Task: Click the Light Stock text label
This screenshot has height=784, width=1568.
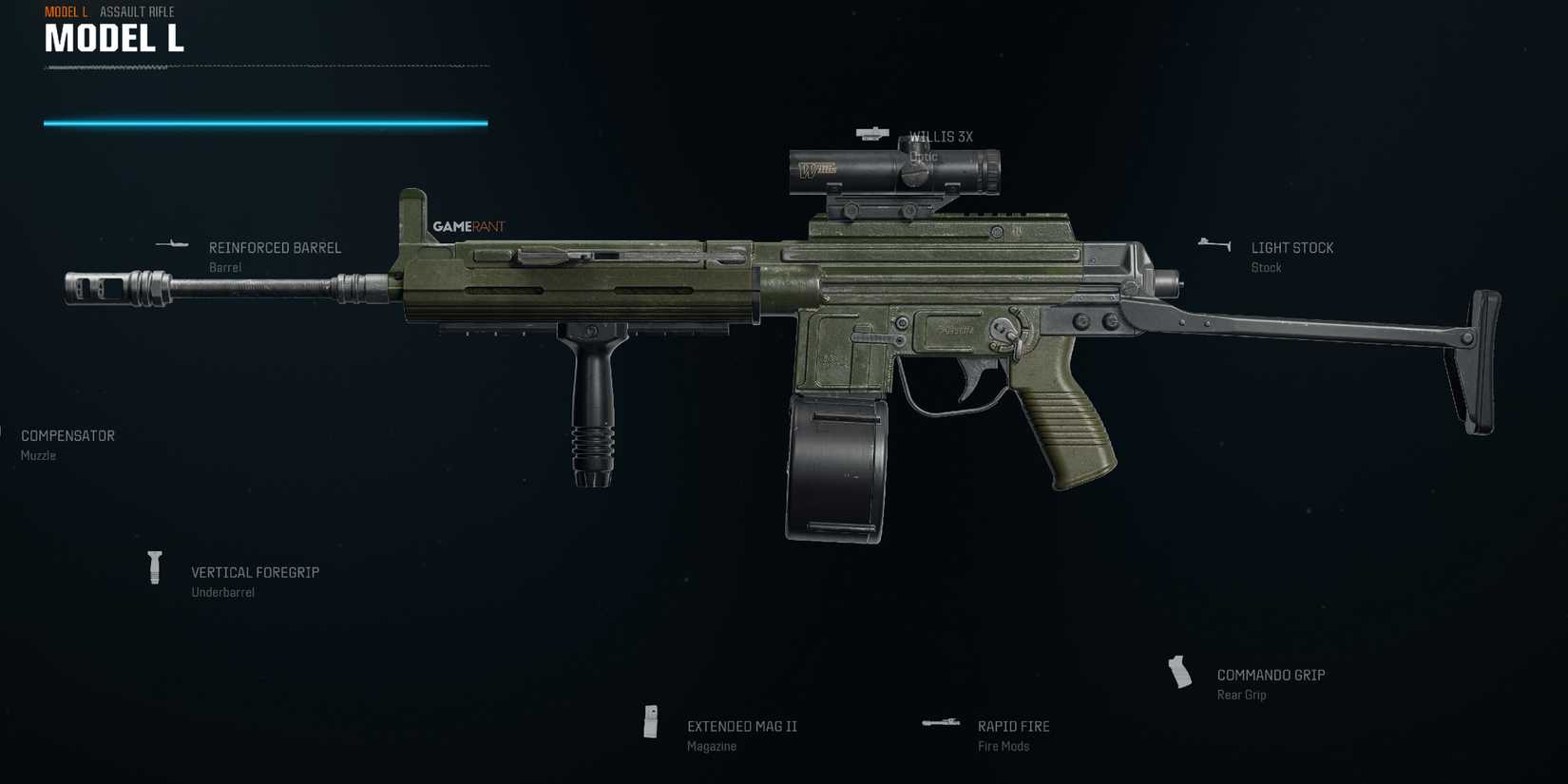Action: pos(1292,247)
